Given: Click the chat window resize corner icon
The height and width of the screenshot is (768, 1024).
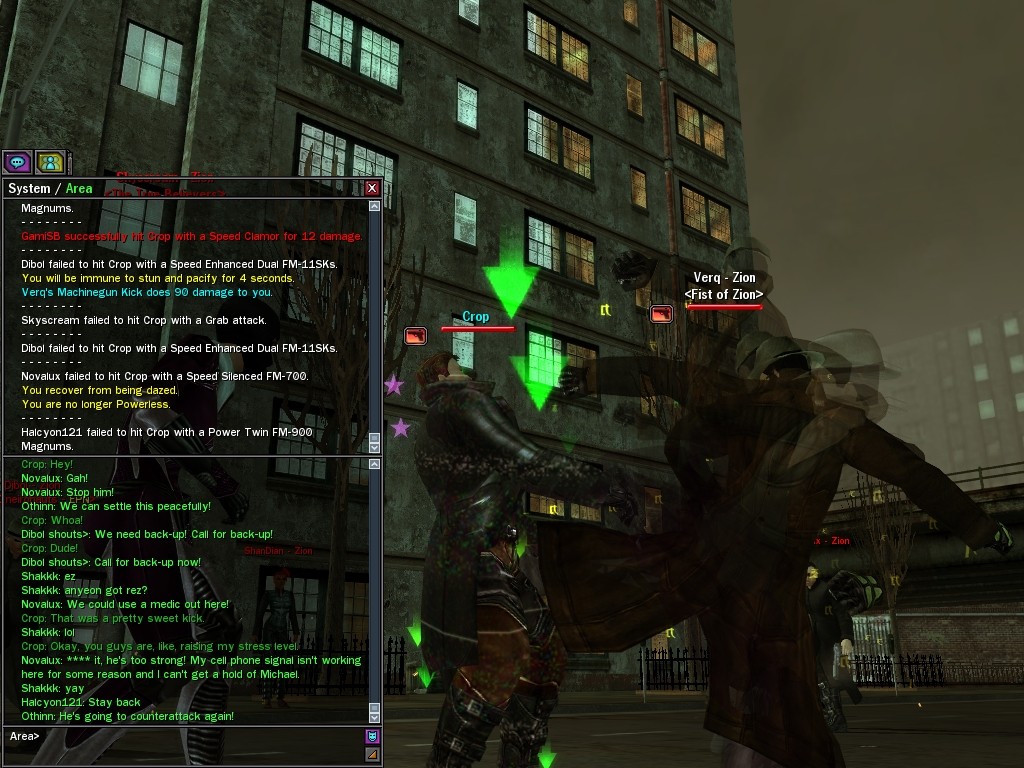Looking at the screenshot, I should [x=372, y=754].
